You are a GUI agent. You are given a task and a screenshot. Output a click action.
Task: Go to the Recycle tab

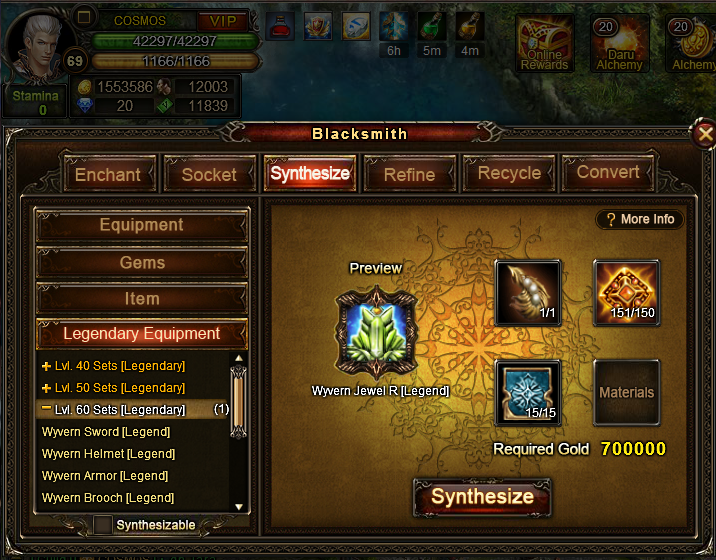[x=509, y=173]
